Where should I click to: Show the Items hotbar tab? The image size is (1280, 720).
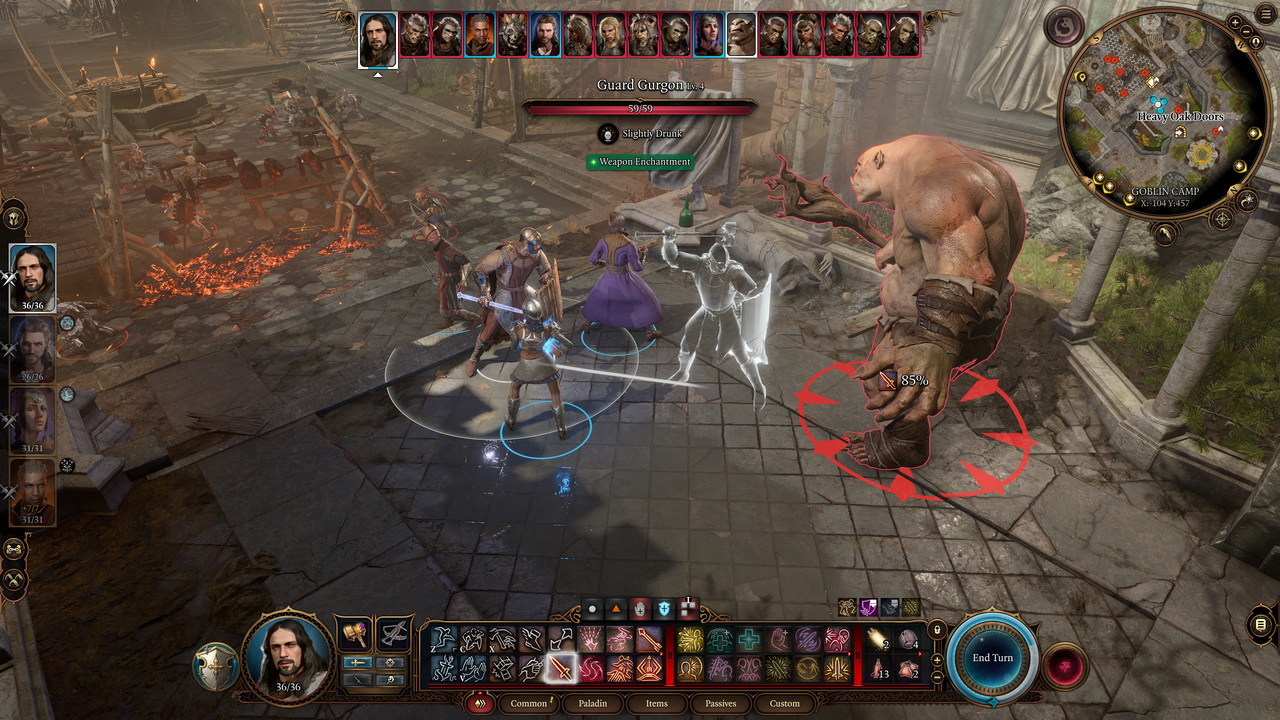pos(656,703)
